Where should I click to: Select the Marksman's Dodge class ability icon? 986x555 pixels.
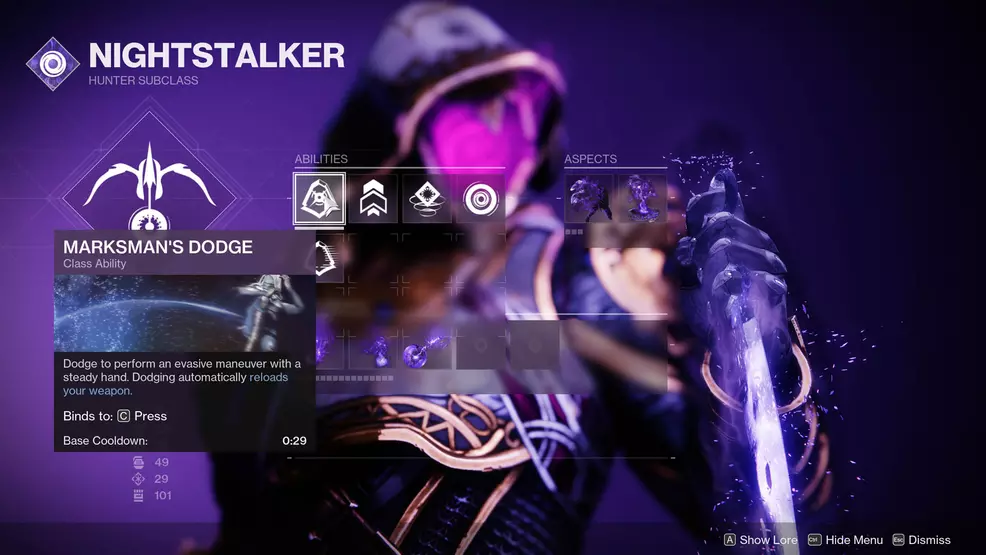319,199
